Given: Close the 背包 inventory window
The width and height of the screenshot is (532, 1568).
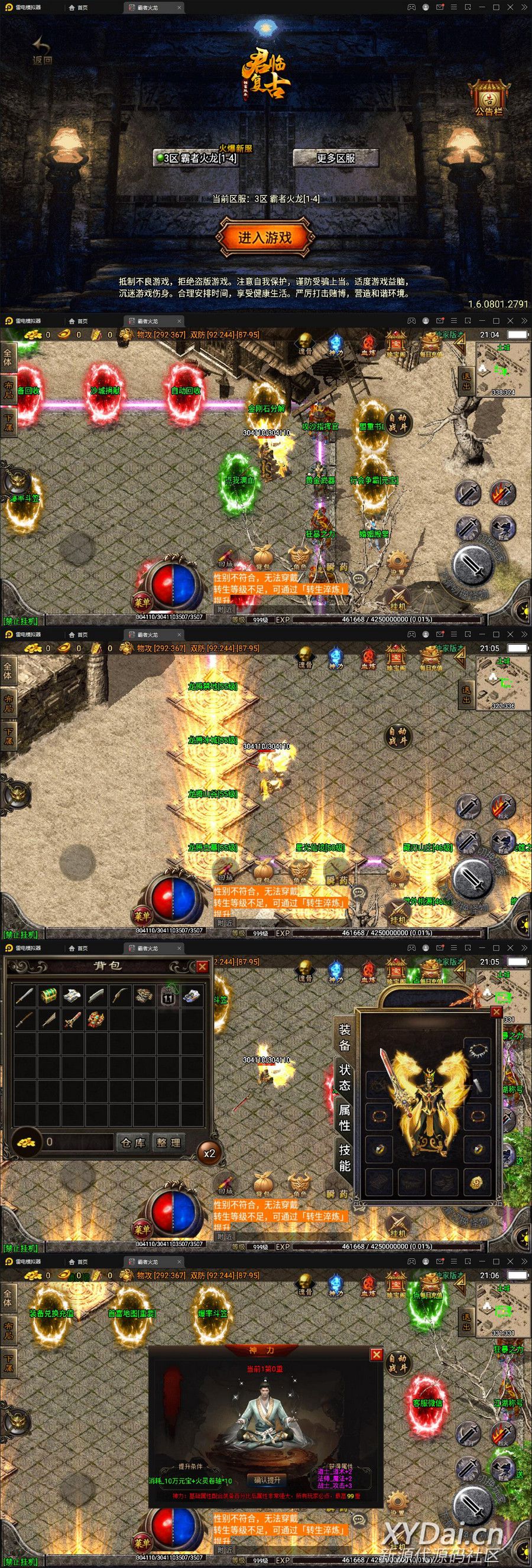Looking at the screenshot, I should (202, 966).
